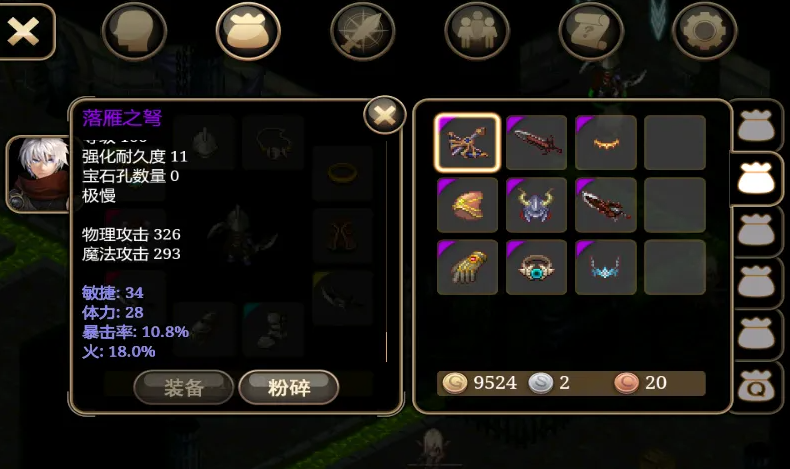Click the 粉碎 crush button
The width and height of the screenshot is (790, 469).
click(289, 388)
